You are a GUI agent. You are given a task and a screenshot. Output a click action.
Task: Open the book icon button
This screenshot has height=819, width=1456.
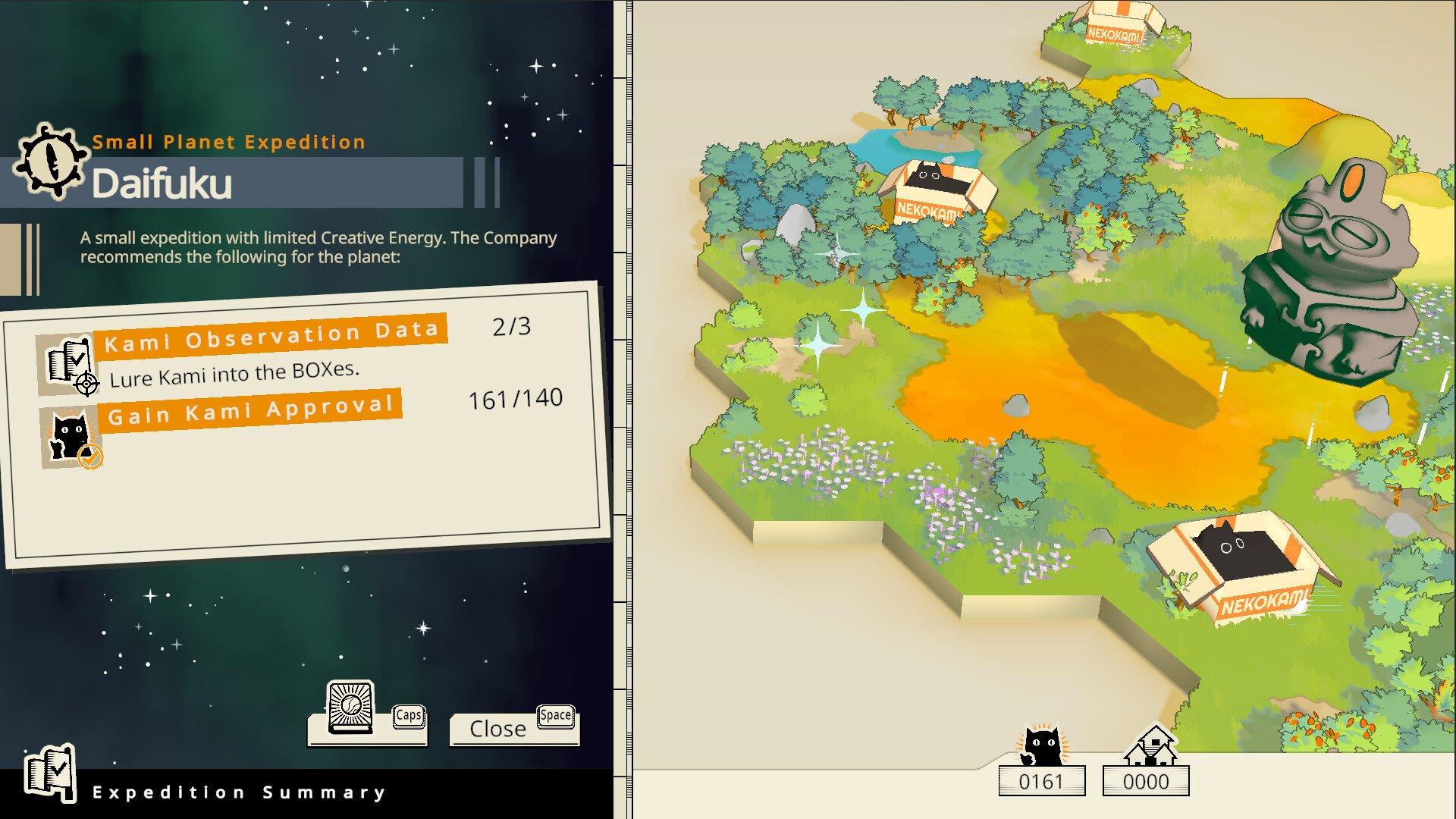click(350, 709)
